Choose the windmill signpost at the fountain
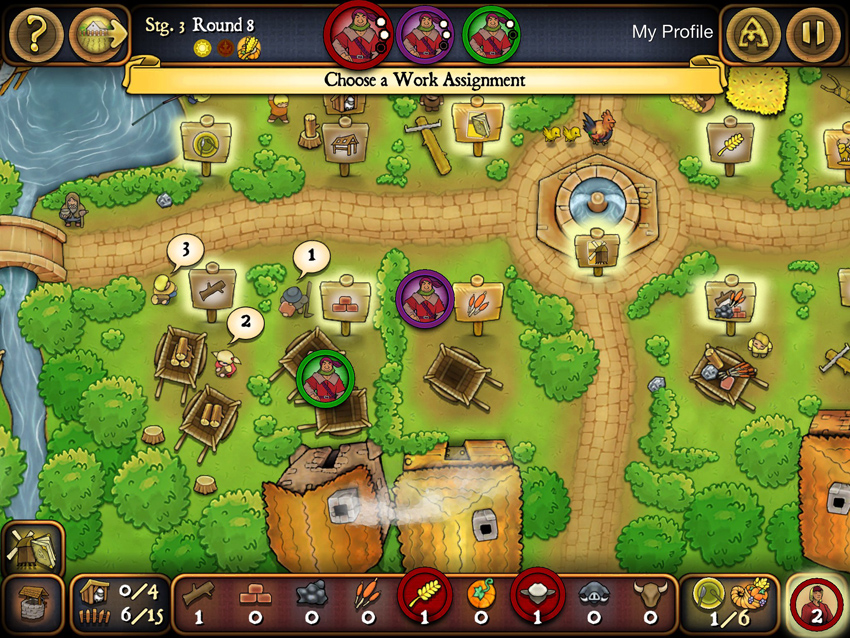The height and width of the screenshot is (638, 850). (597, 250)
